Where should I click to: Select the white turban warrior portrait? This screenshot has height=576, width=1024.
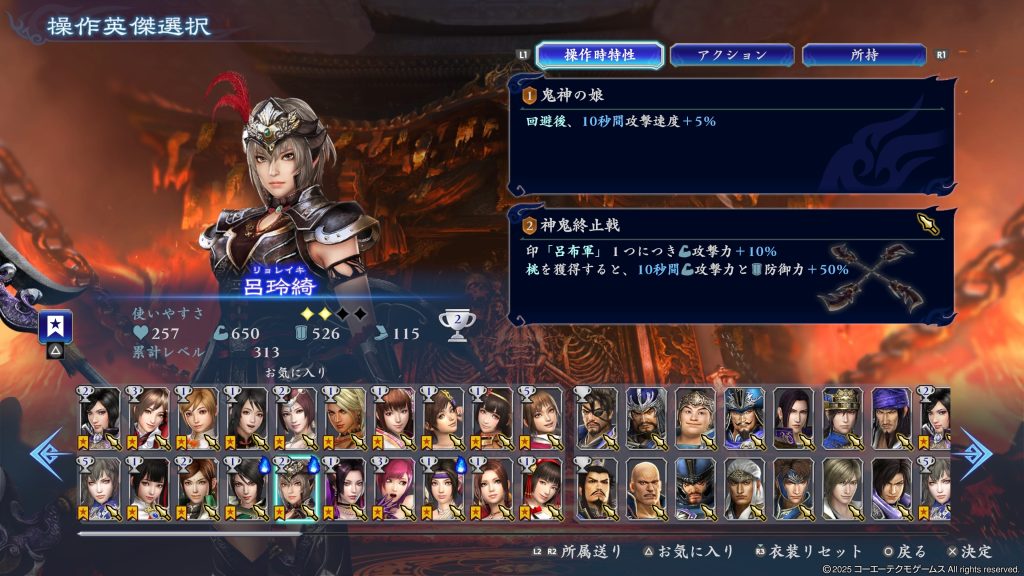tap(744, 487)
